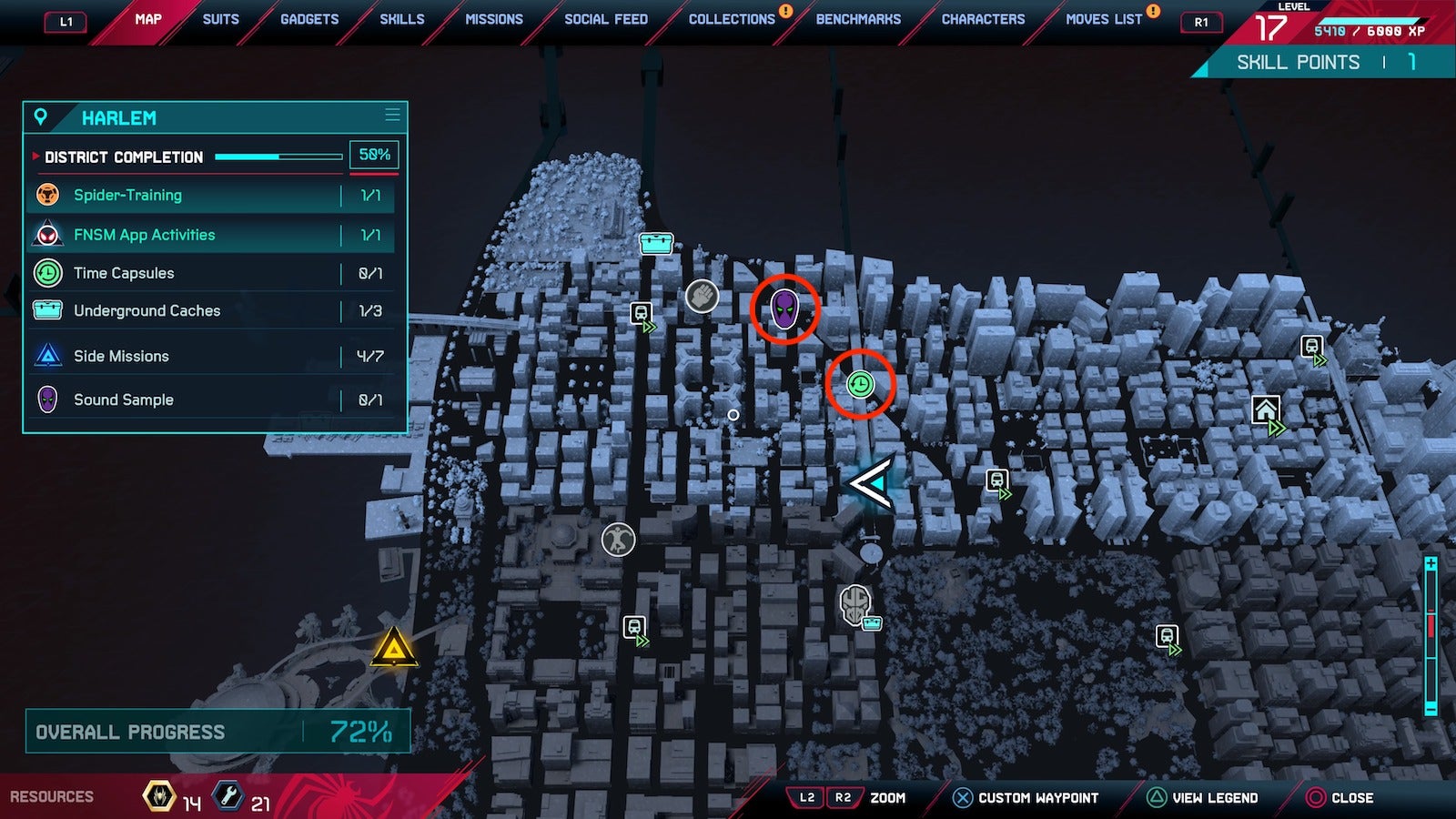Screen dimensions: 1456x819
Task: Show the Collections tab
Action: coord(732,19)
